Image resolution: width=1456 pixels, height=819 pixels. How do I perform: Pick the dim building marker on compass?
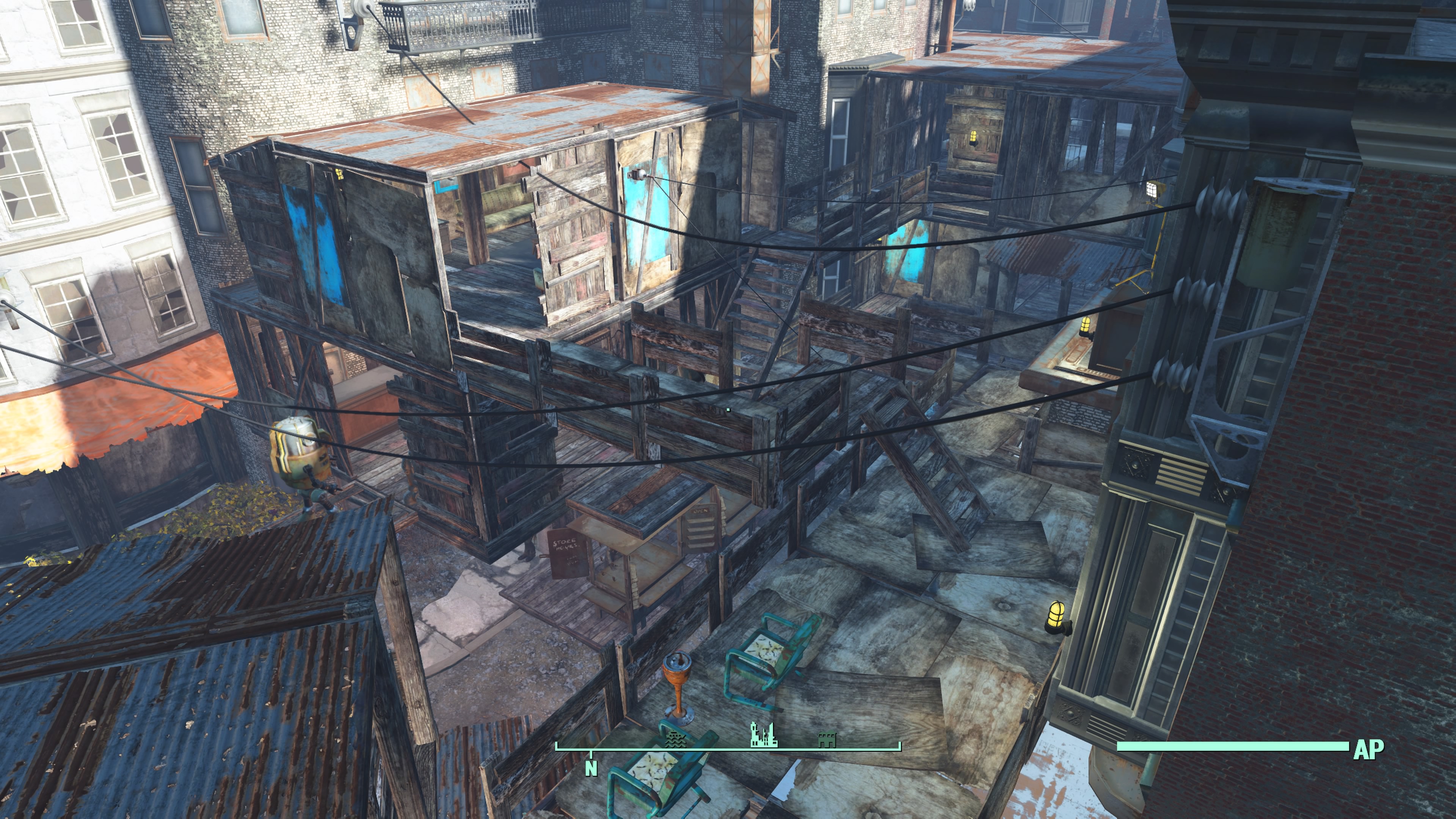[827, 740]
